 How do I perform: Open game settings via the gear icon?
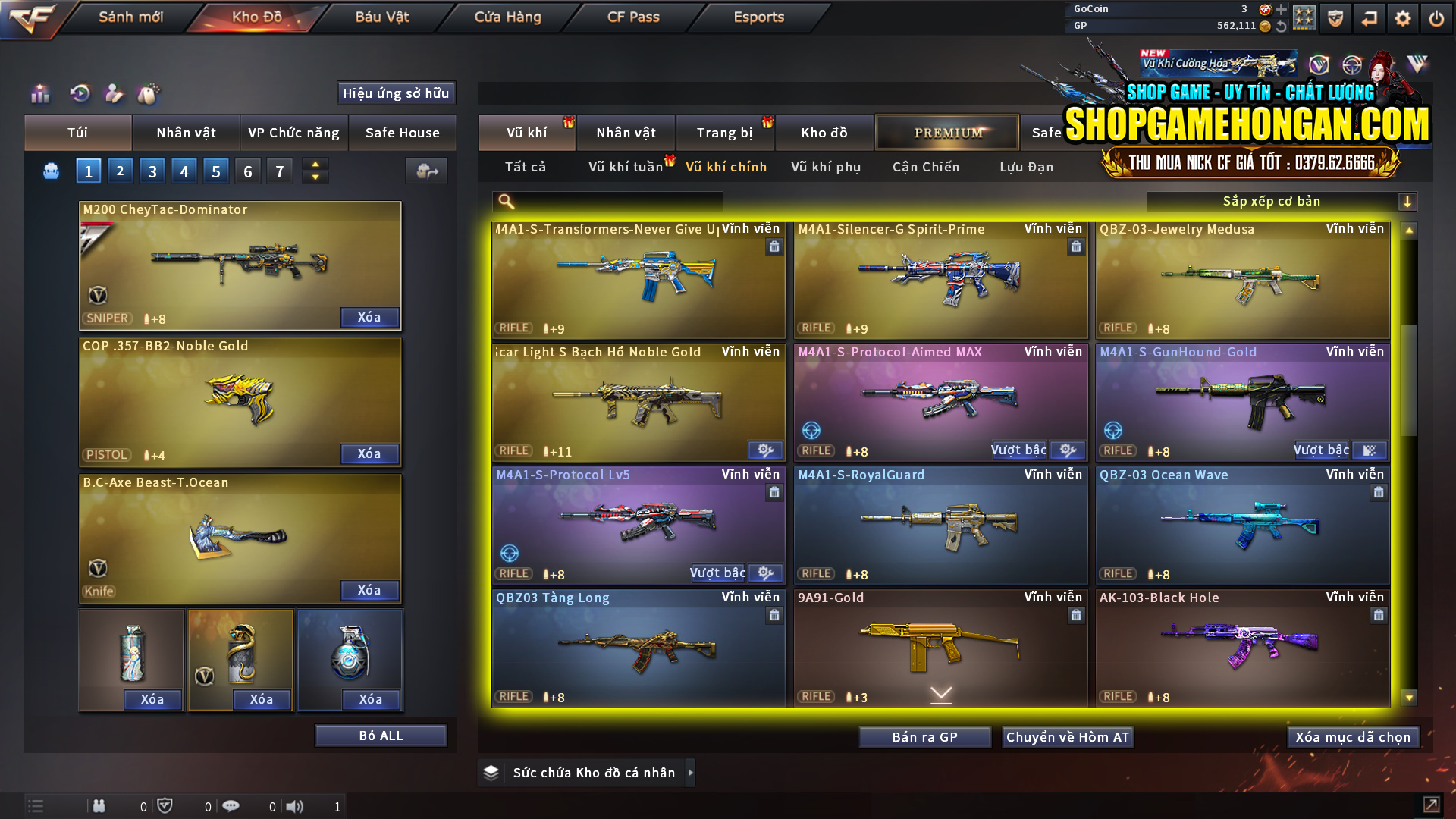pos(1402,17)
